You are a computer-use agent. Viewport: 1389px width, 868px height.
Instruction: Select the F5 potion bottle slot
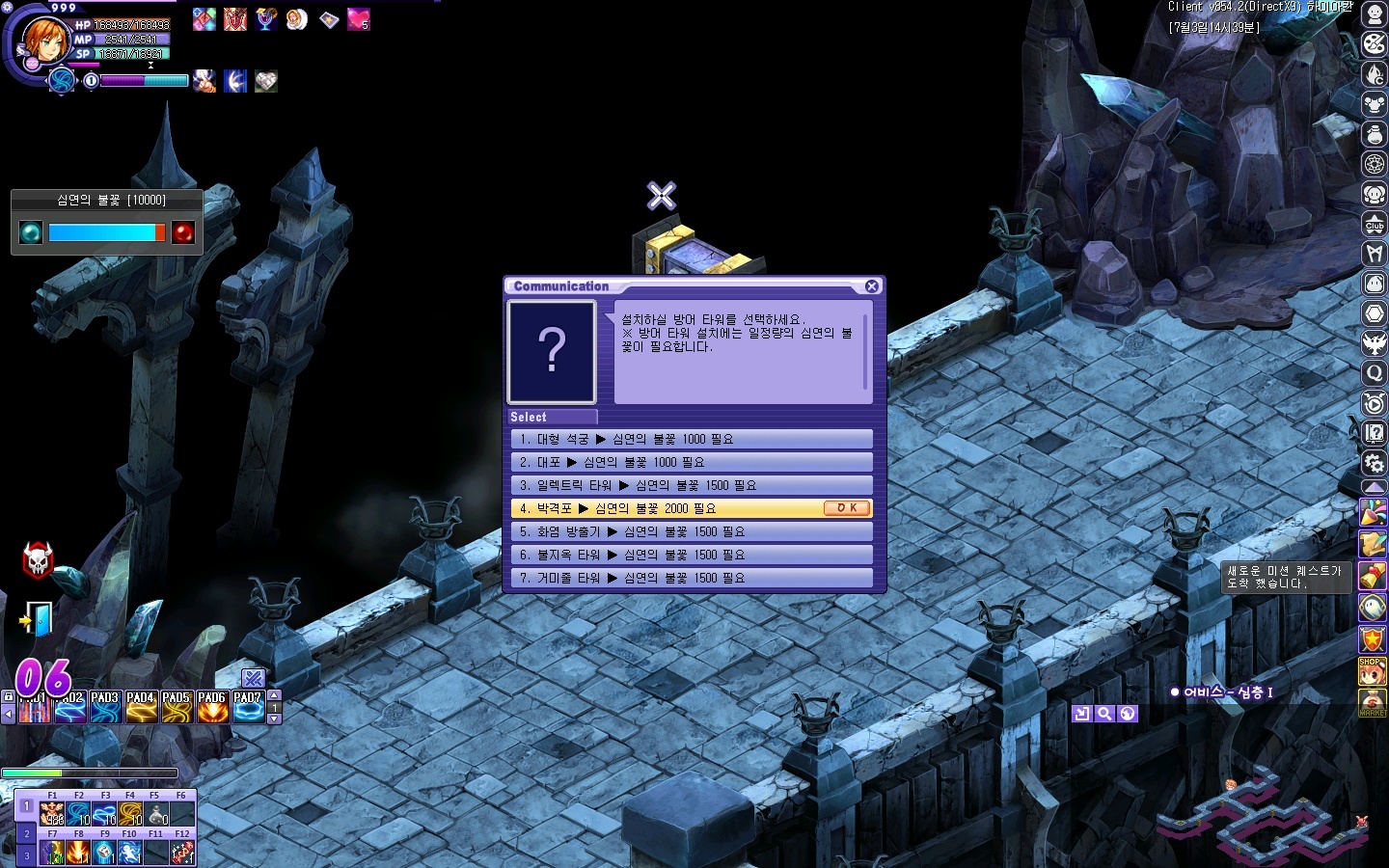155,814
